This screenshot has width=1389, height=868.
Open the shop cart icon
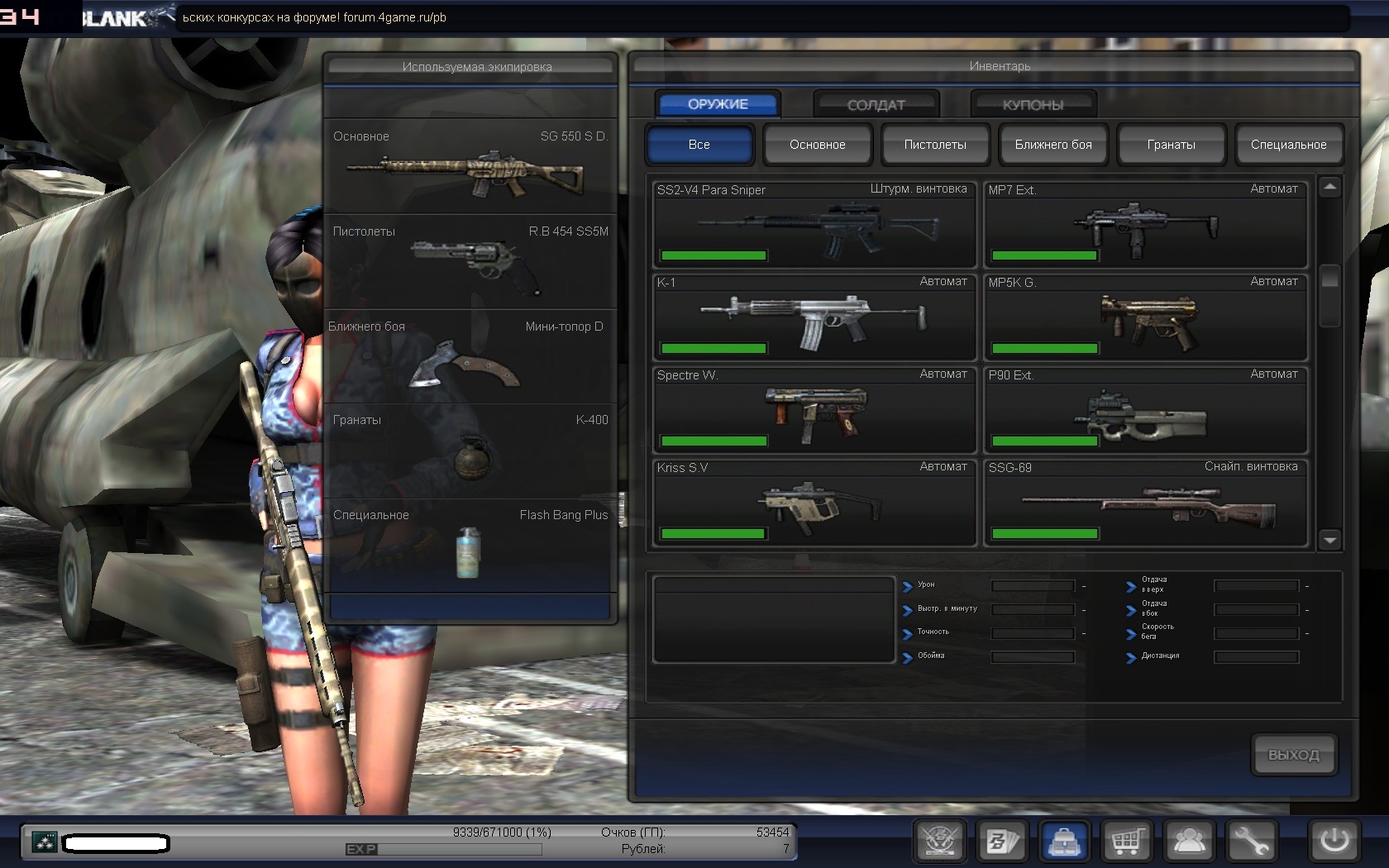click(x=1126, y=842)
